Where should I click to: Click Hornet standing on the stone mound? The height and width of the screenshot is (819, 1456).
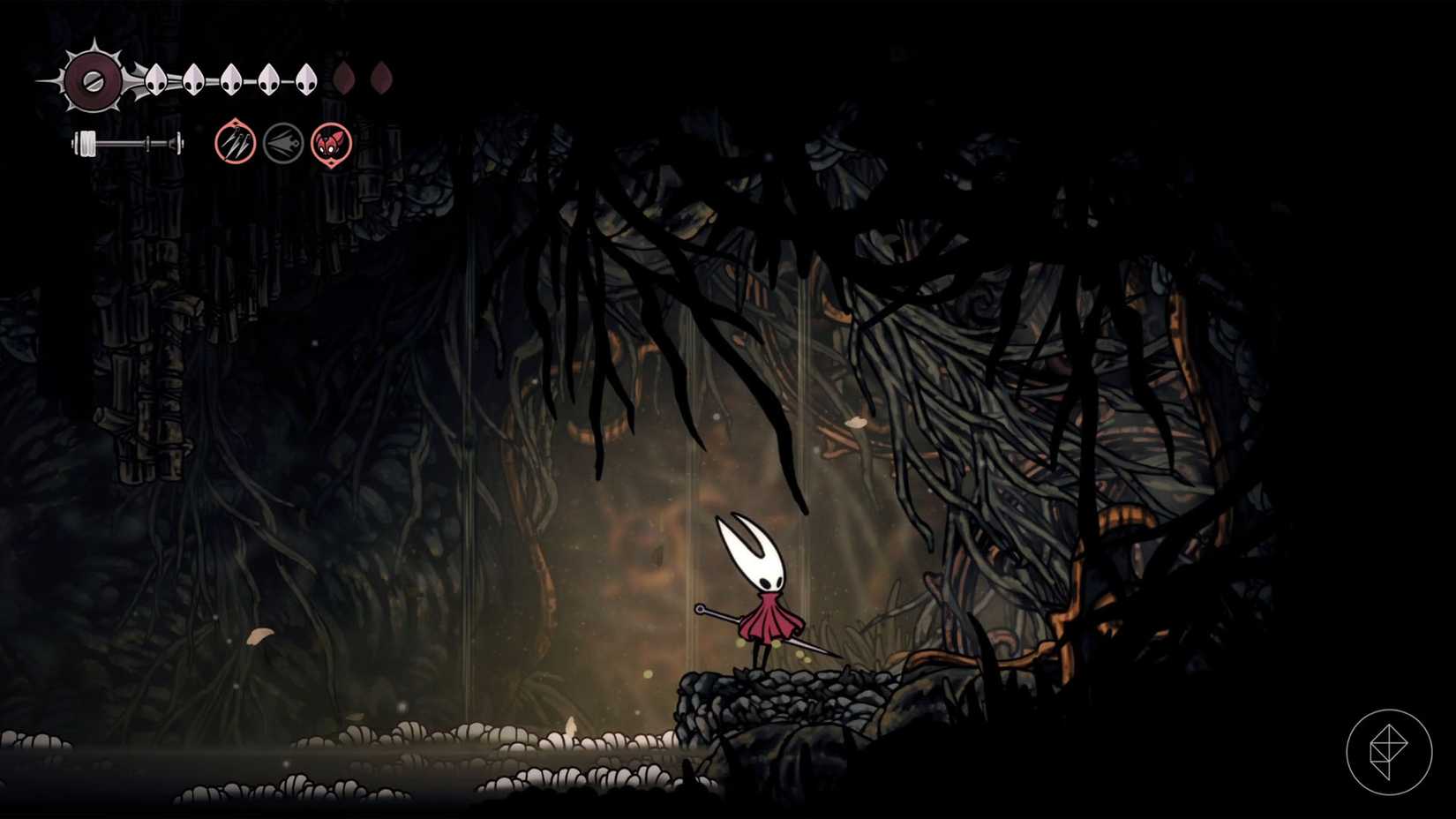click(768, 591)
